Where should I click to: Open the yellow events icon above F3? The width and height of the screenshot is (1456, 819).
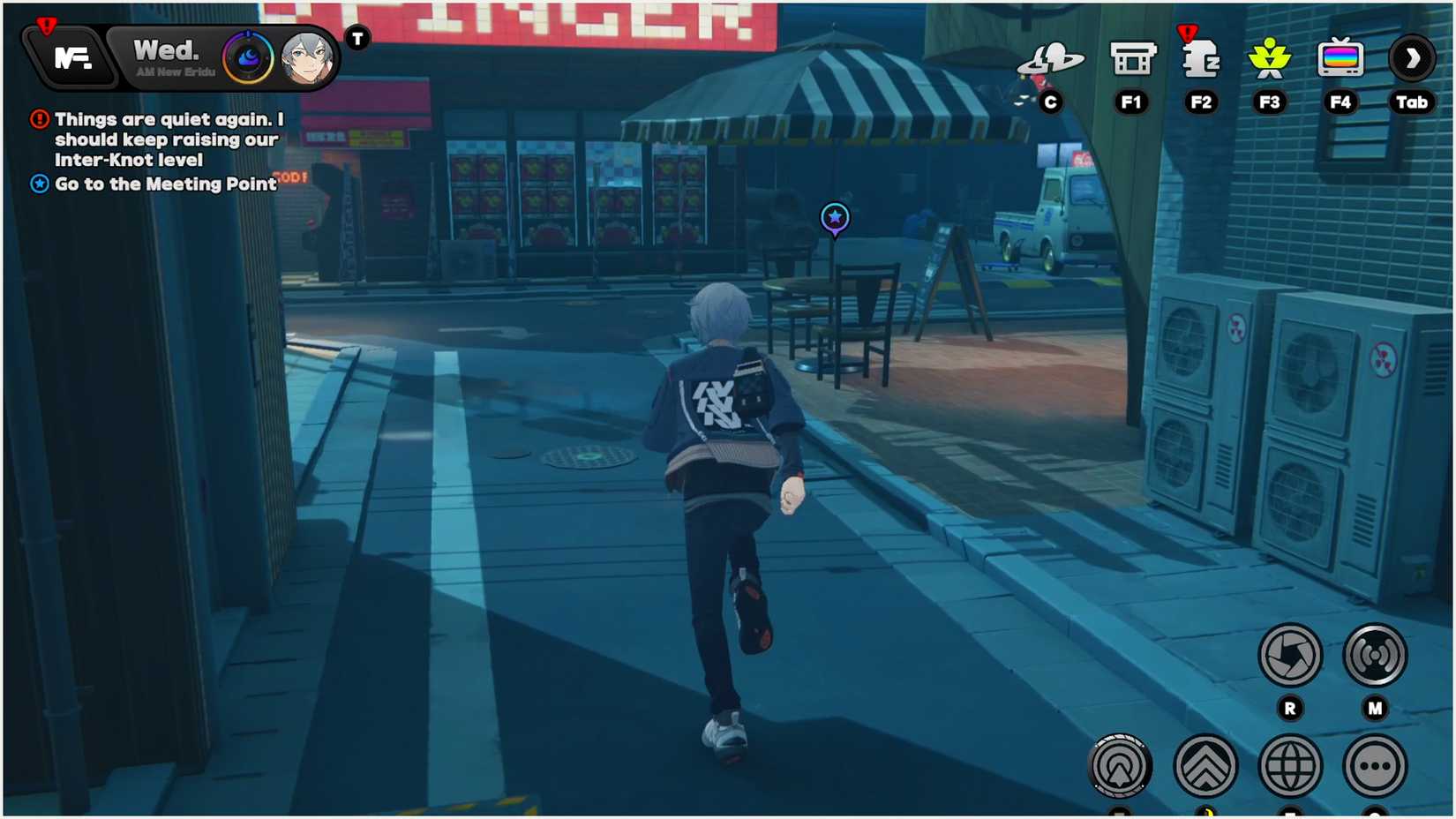1270,58
